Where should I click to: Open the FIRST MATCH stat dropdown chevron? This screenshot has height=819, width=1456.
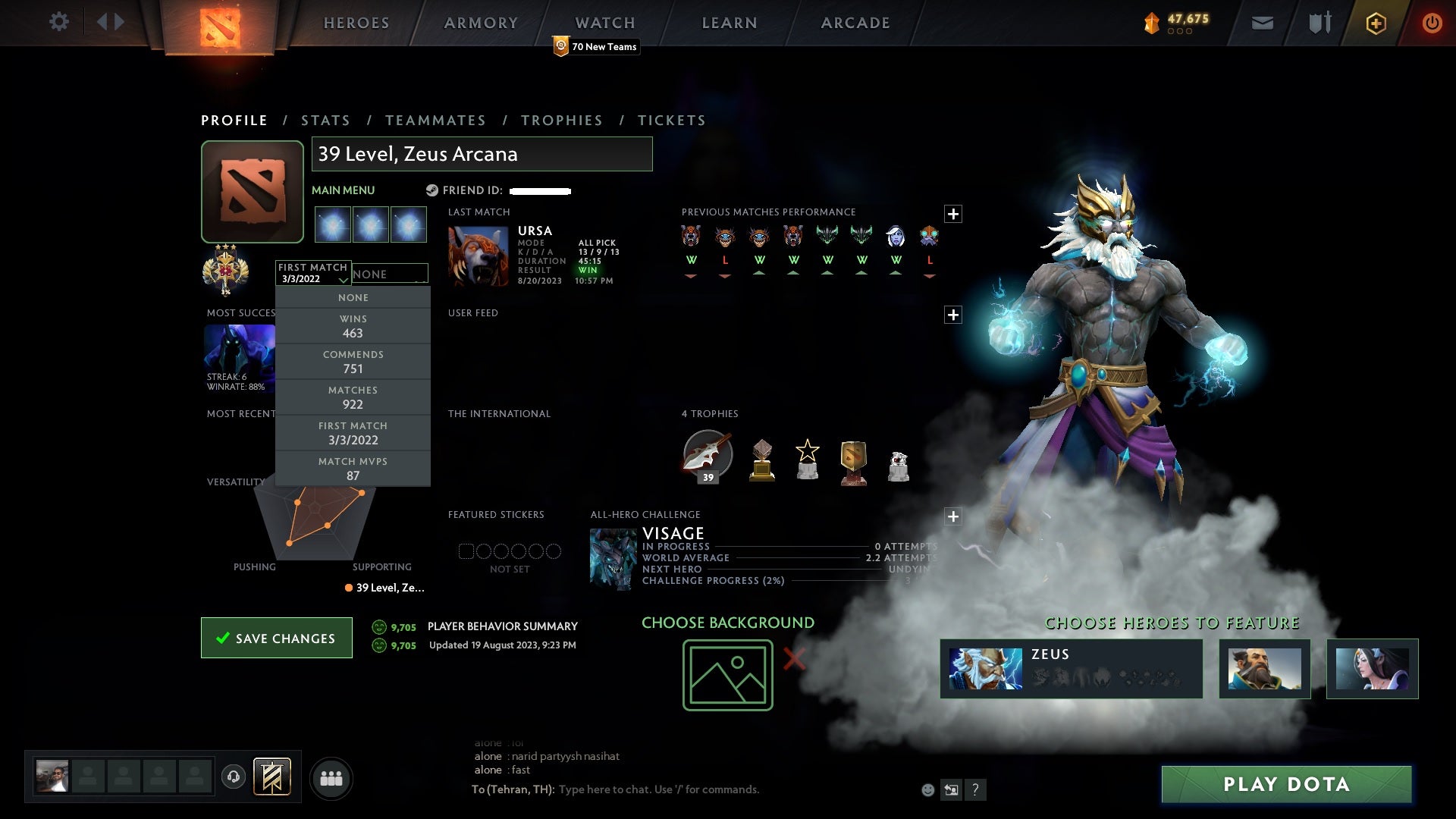pyautogui.click(x=343, y=279)
